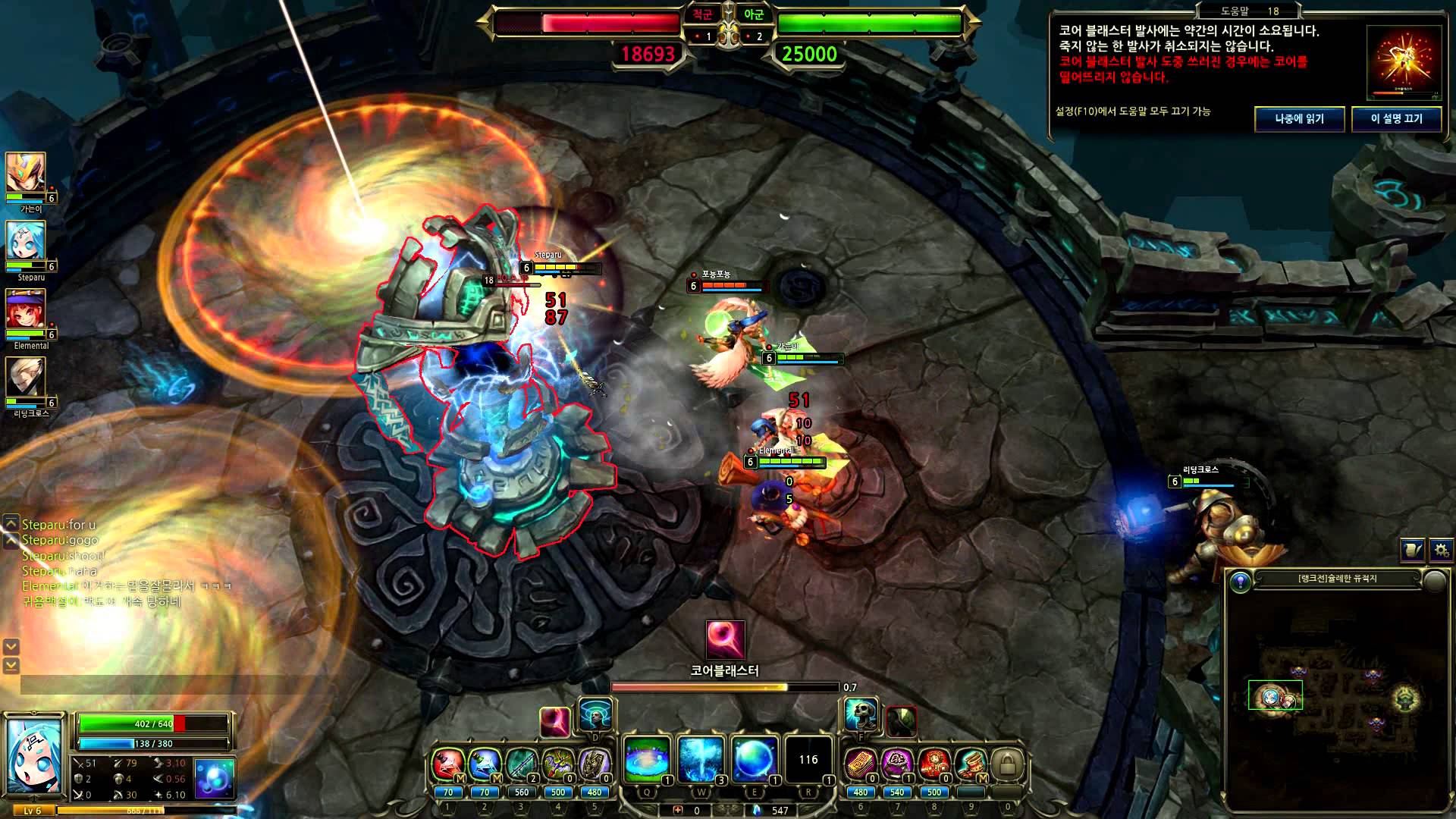1456x819 pixels.
Task: Activate the D summoner spell with haloed head
Action: [x=595, y=715]
